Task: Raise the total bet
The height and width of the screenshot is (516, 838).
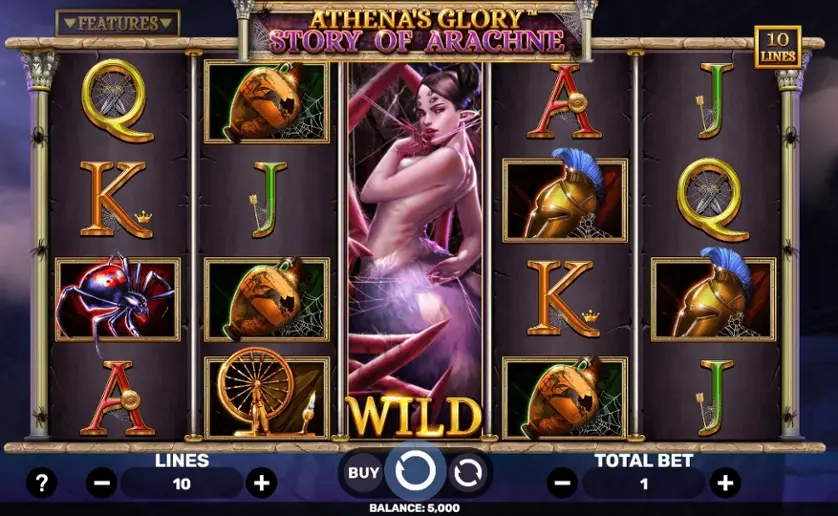Action: click(724, 484)
